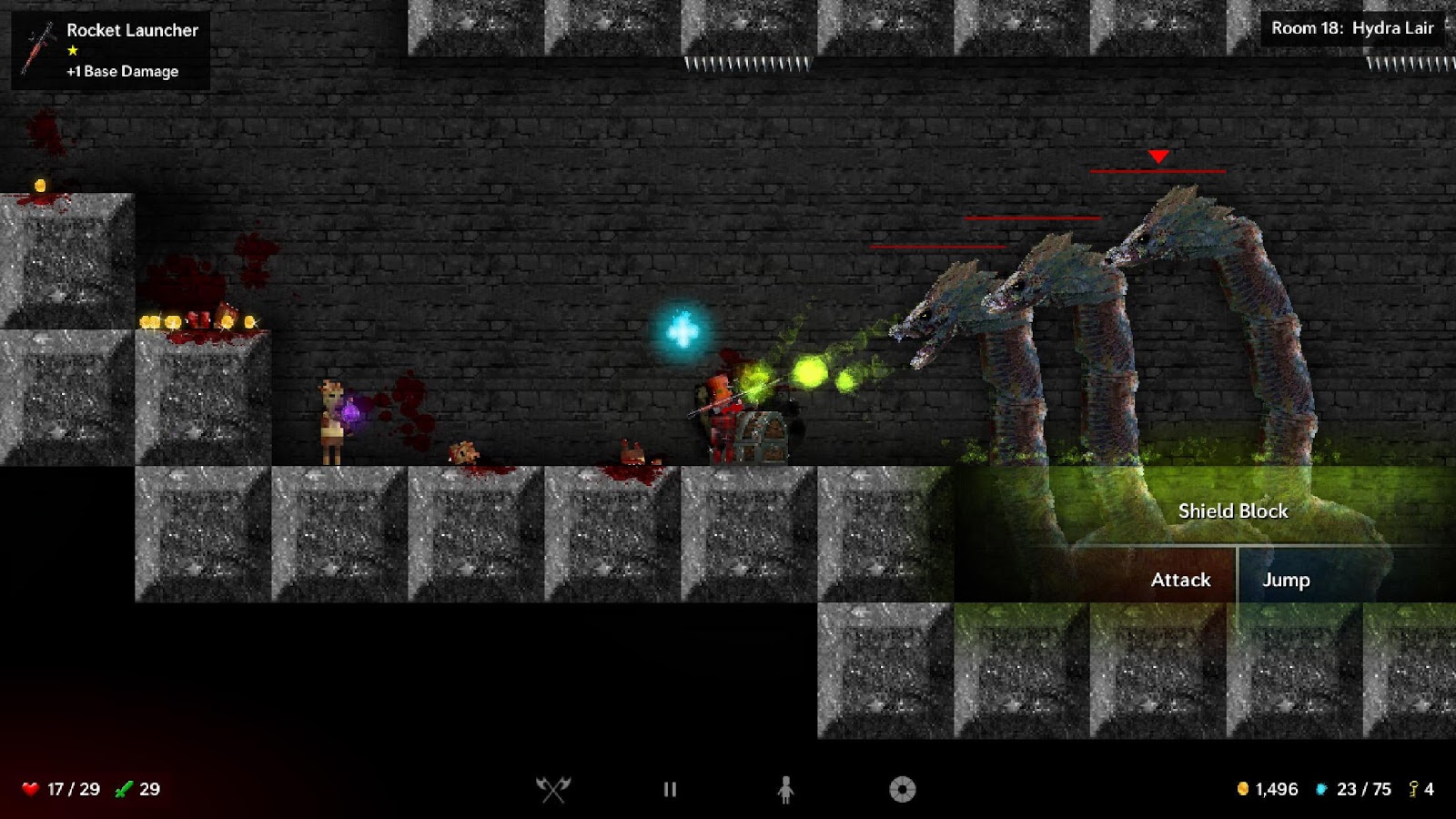Select the Rocket Launcher weapon panel
The image size is (1456, 819).
pos(111,50)
